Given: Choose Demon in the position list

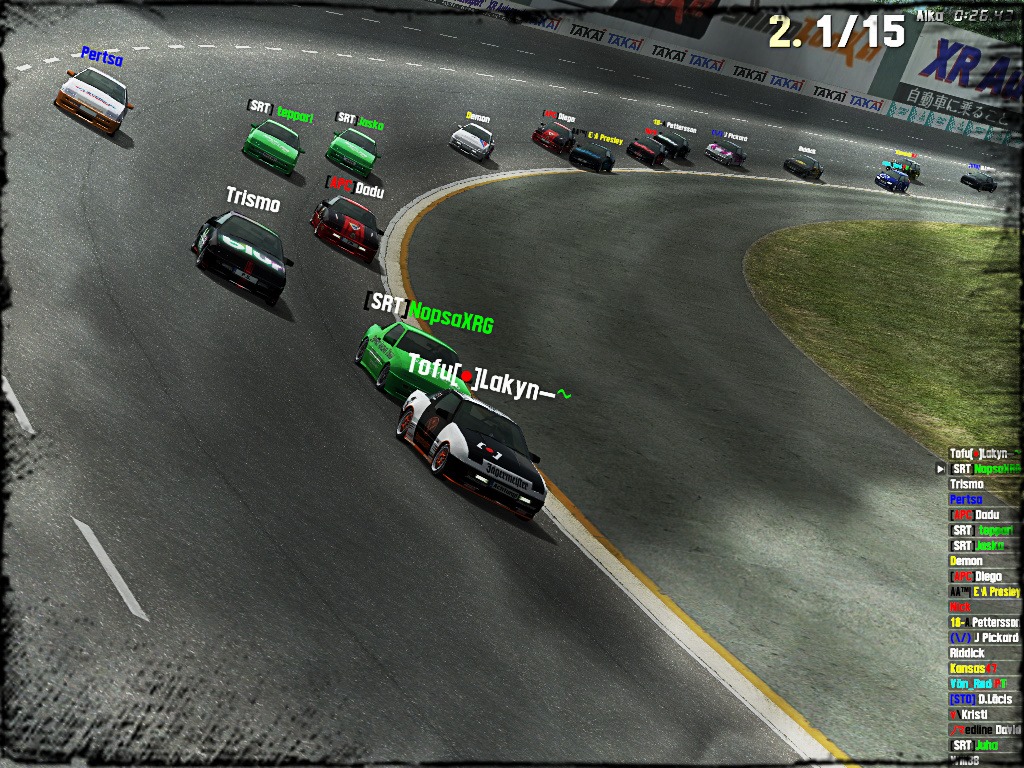Looking at the screenshot, I should [x=966, y=561].
